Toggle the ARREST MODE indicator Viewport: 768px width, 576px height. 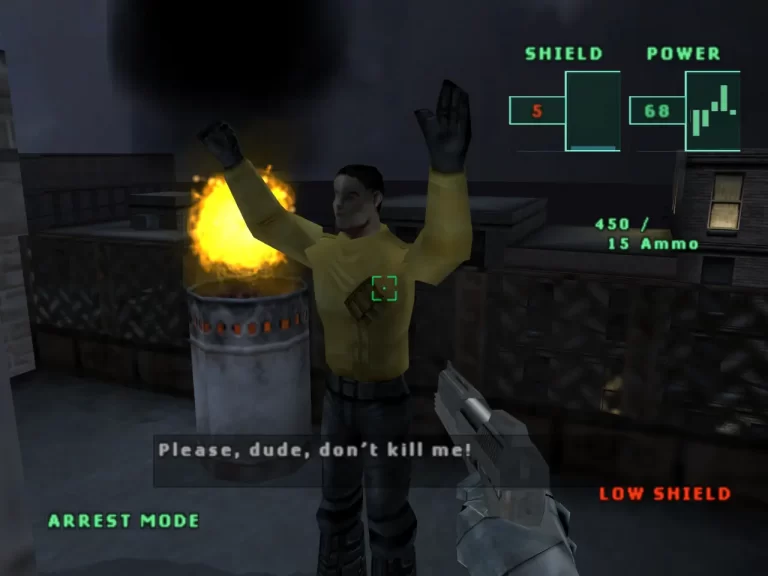coord(124,521)
